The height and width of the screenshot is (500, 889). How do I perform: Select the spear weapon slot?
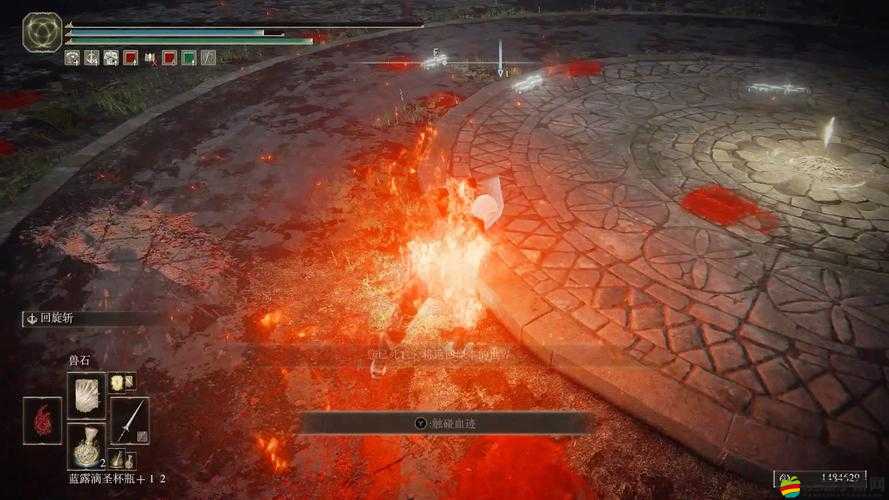[129, 420]
